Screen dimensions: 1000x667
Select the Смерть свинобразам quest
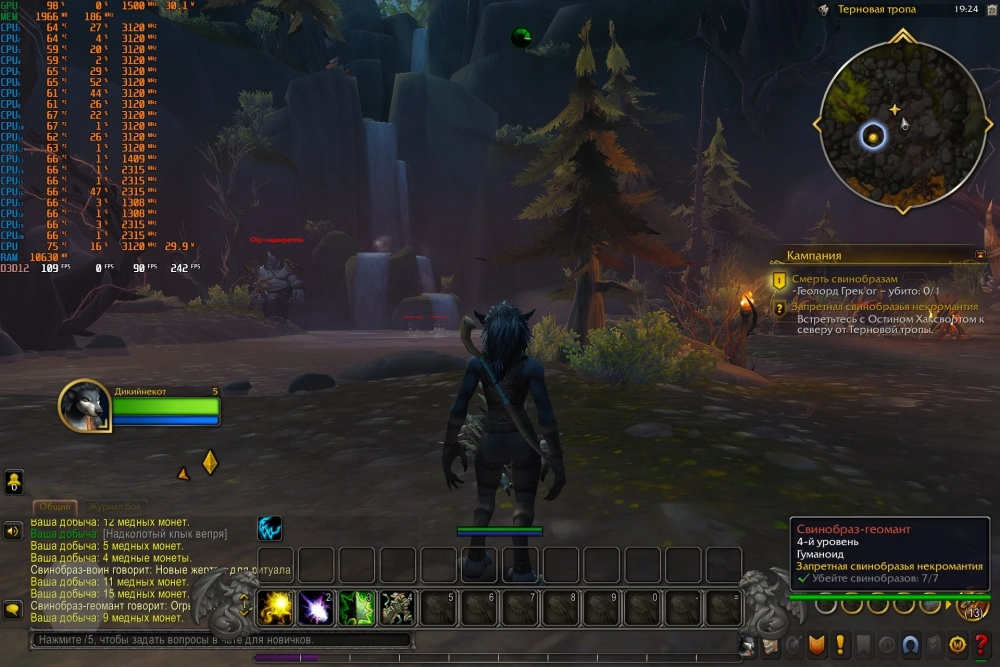click(845, 279)
